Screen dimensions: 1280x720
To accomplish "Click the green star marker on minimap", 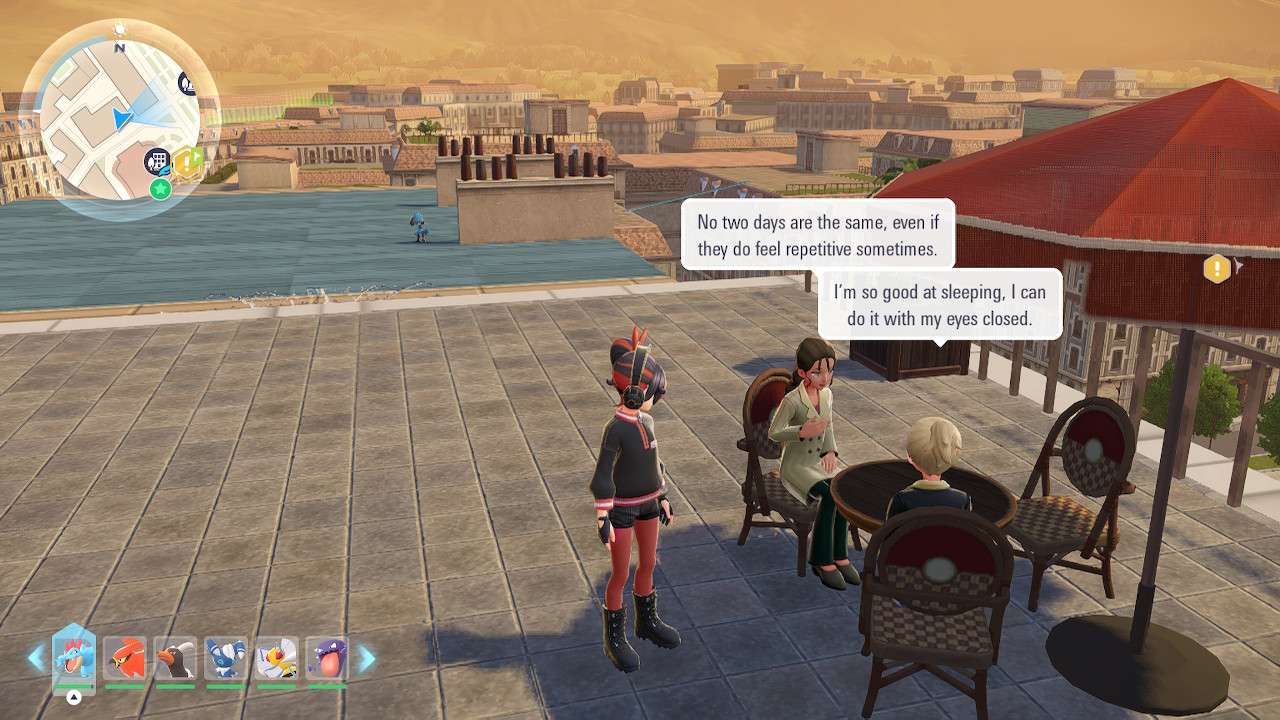I will pos(160,188).
